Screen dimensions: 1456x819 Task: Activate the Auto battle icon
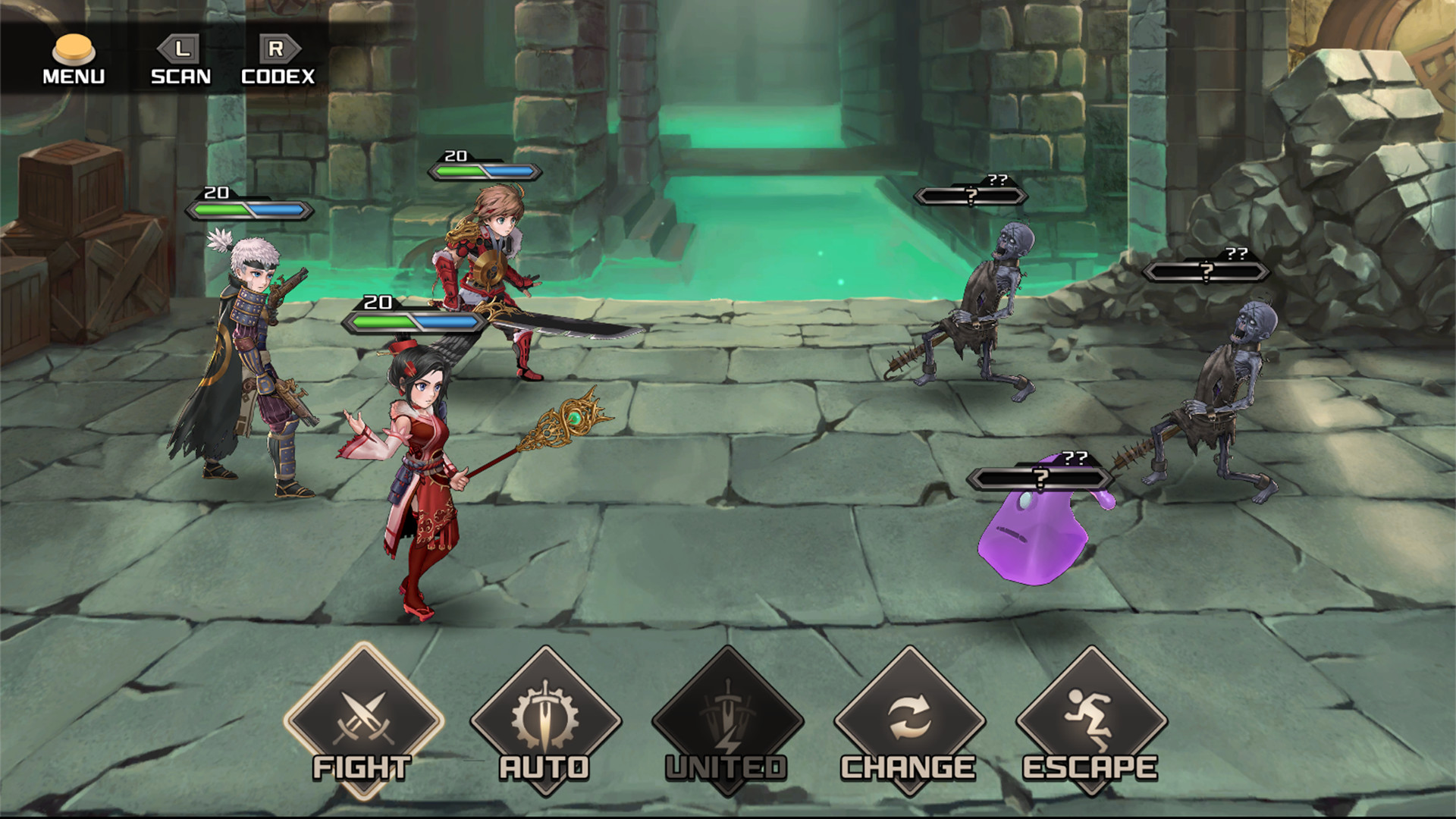[x=544, y=717]
